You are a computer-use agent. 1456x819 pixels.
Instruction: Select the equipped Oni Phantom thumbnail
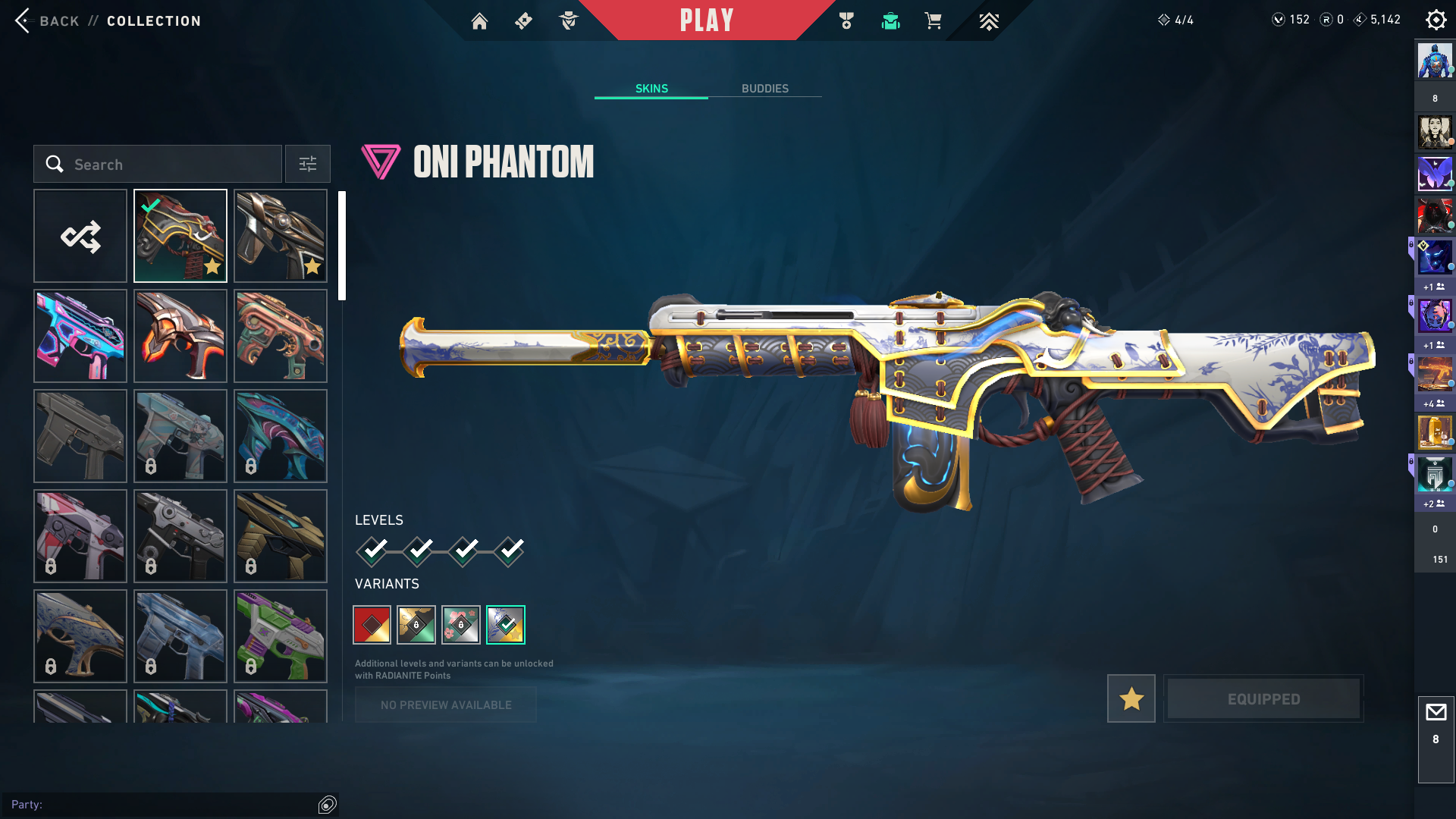click(x=180, y=237)
